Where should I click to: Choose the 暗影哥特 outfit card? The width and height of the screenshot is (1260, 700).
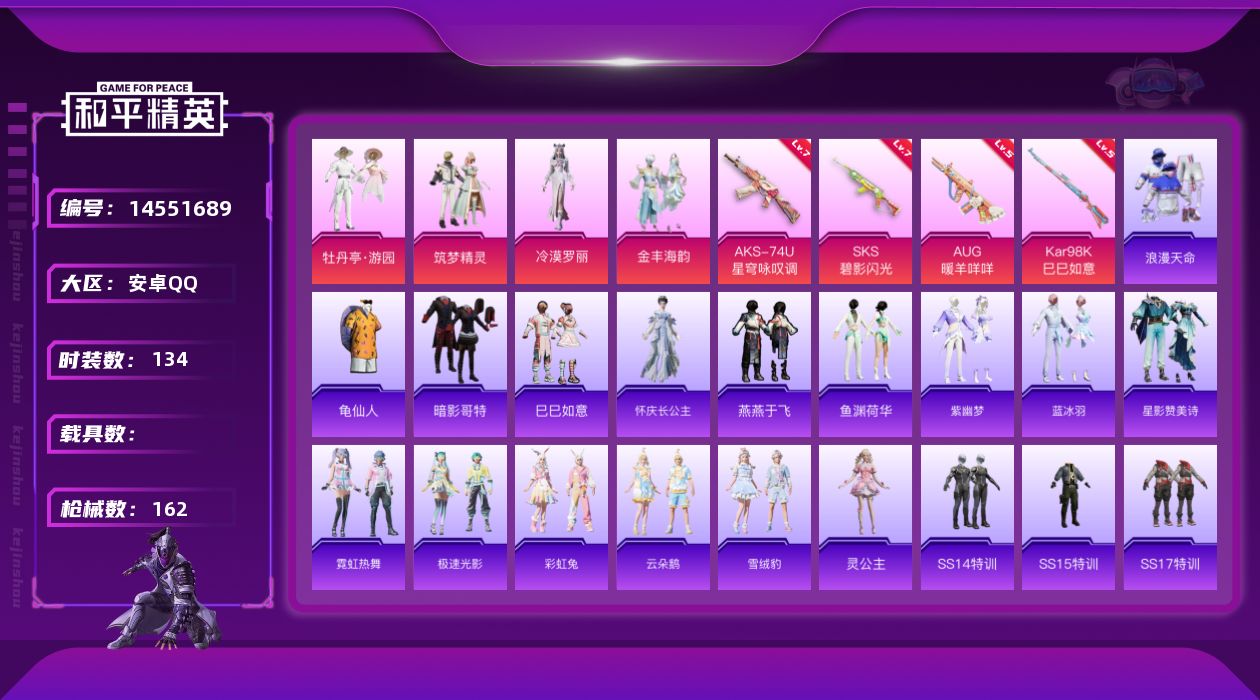click(460, 364)
